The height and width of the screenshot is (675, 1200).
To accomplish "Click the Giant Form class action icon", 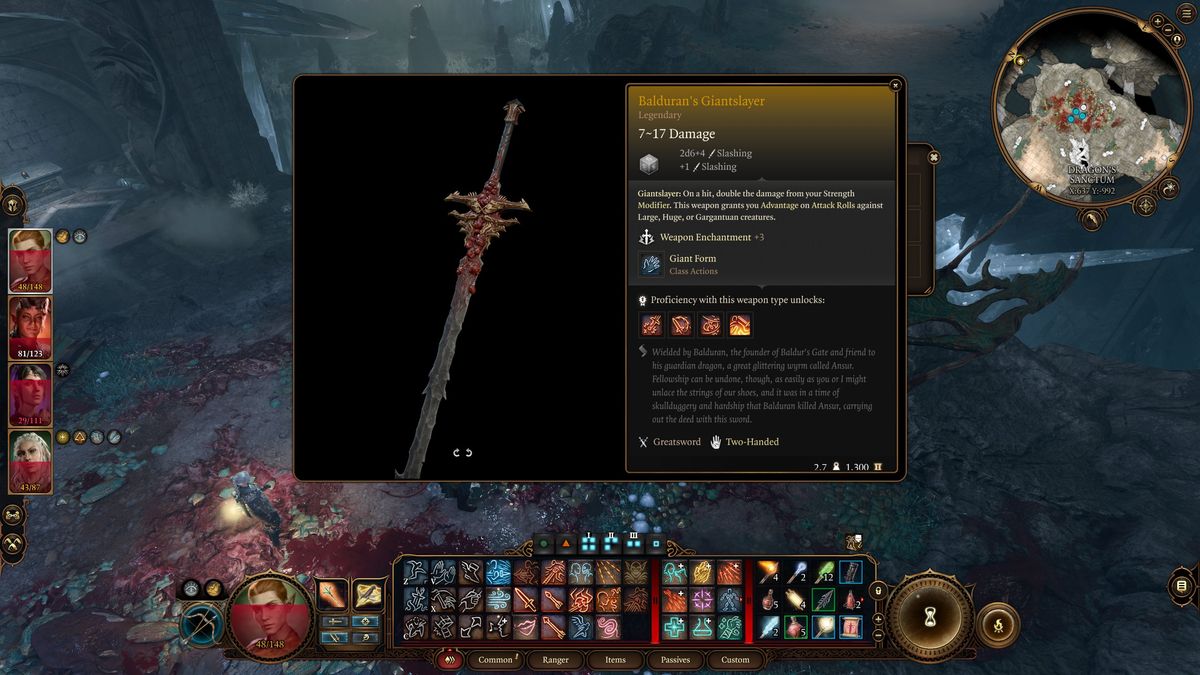I will 651,264.
